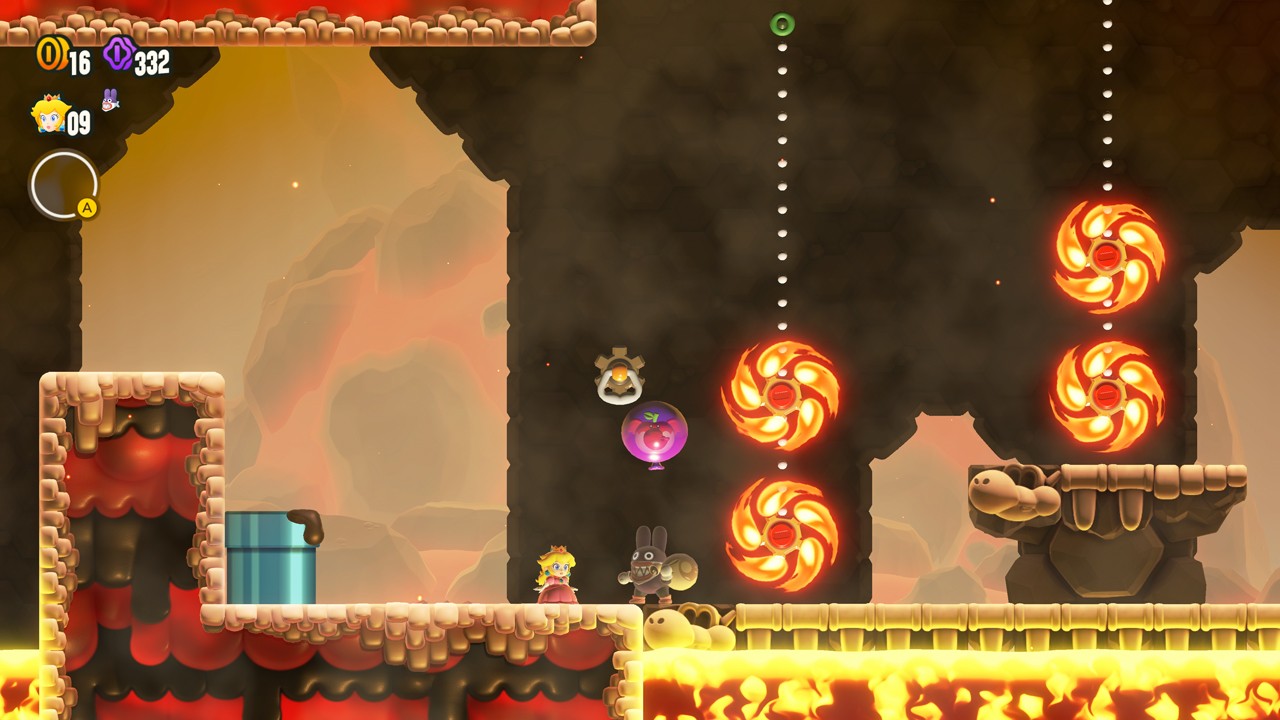Select the small Nabbit player icon
This screenshot has height=720, width=1280.
[x=109, y=100]
